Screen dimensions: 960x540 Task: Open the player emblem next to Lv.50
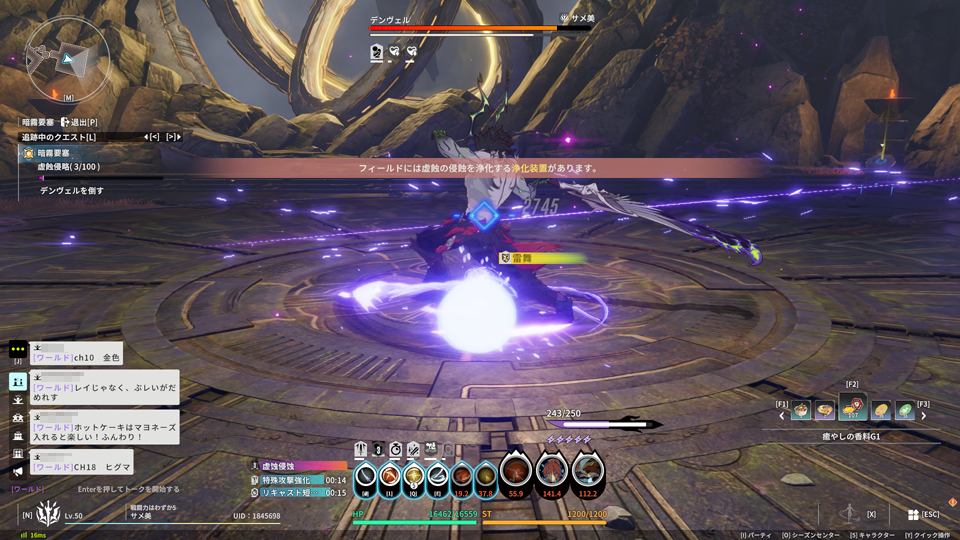coord(47,514)
